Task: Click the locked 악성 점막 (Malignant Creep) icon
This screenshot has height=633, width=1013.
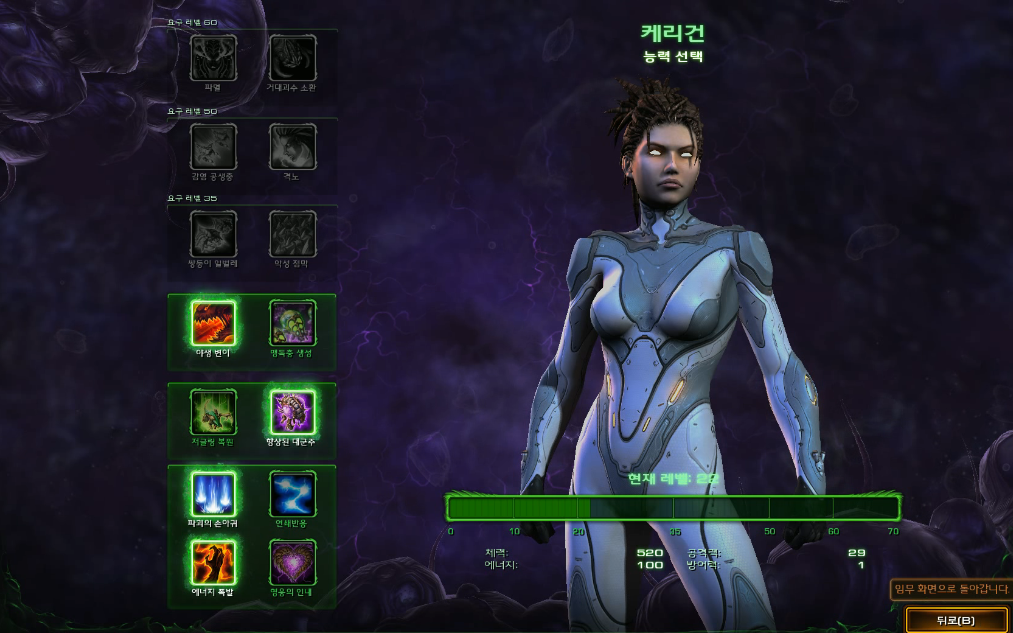Action: pos(292,234)
